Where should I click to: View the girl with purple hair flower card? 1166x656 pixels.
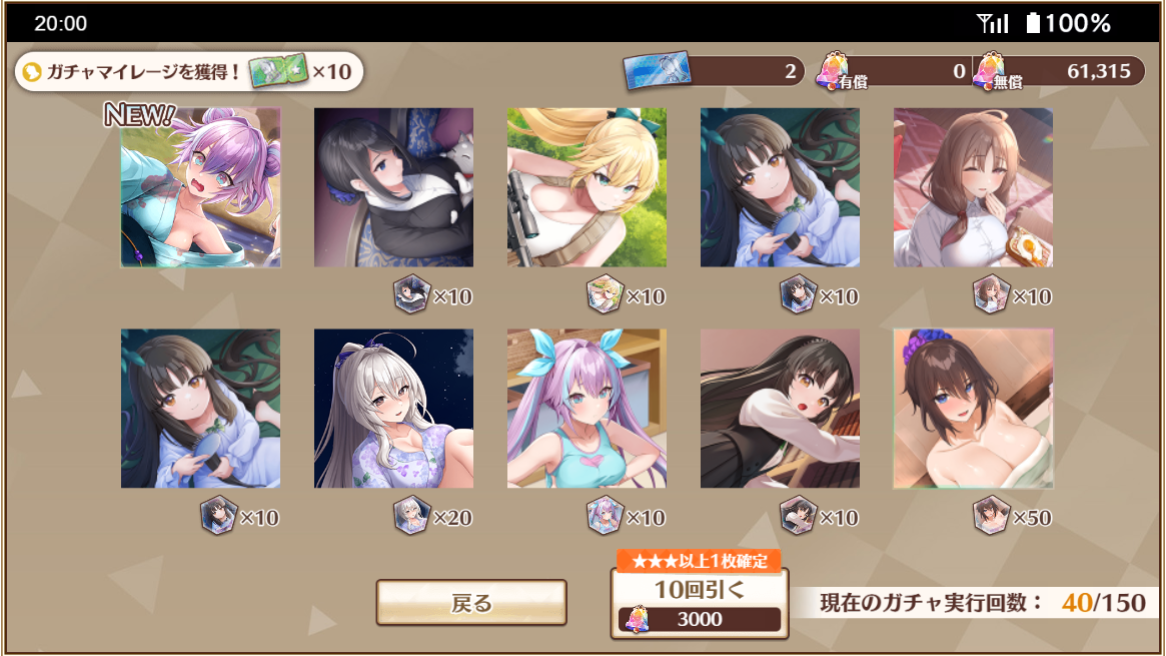tap(973, 408)
